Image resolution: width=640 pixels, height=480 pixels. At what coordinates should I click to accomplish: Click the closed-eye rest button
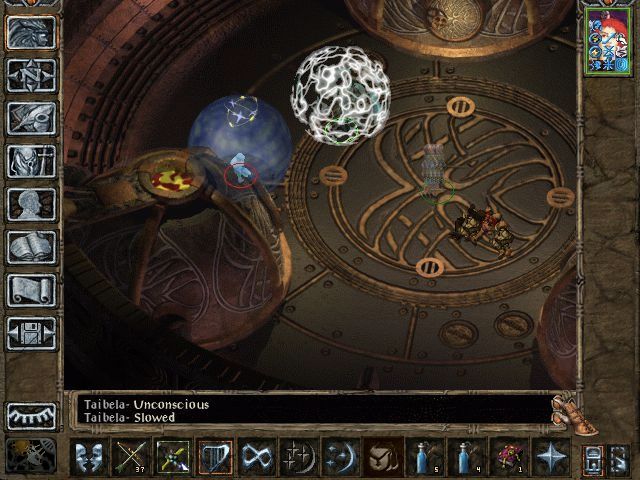(x=31, y=415)
